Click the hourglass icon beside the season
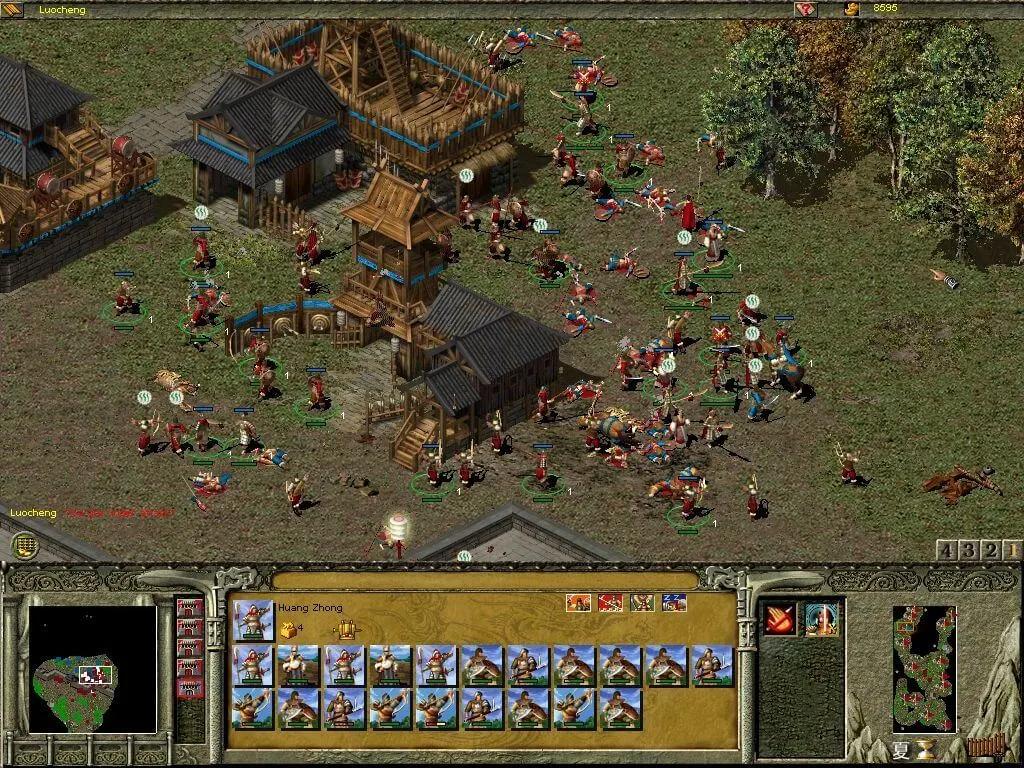Screen dimensions: 1024x768 click(x=927, y=750)
